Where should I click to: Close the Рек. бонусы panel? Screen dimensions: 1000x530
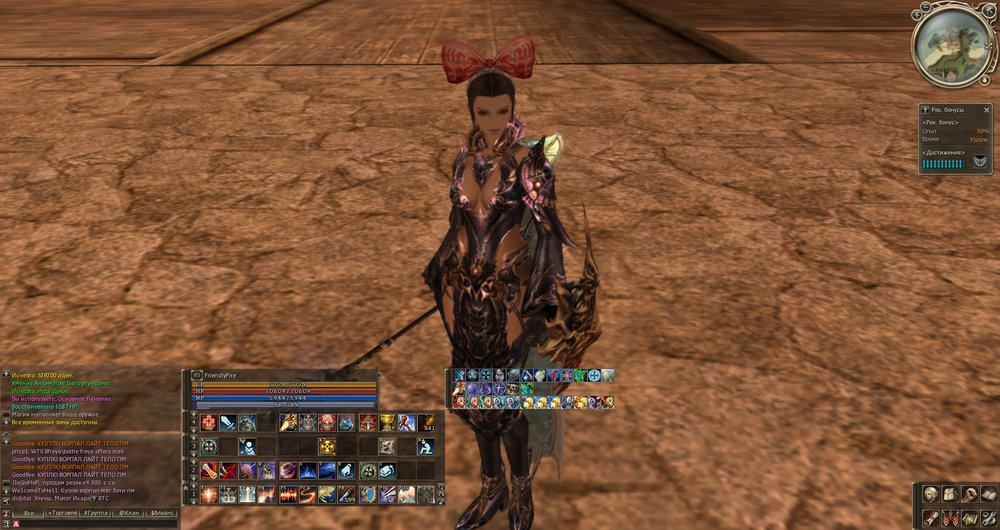(990, 108)
